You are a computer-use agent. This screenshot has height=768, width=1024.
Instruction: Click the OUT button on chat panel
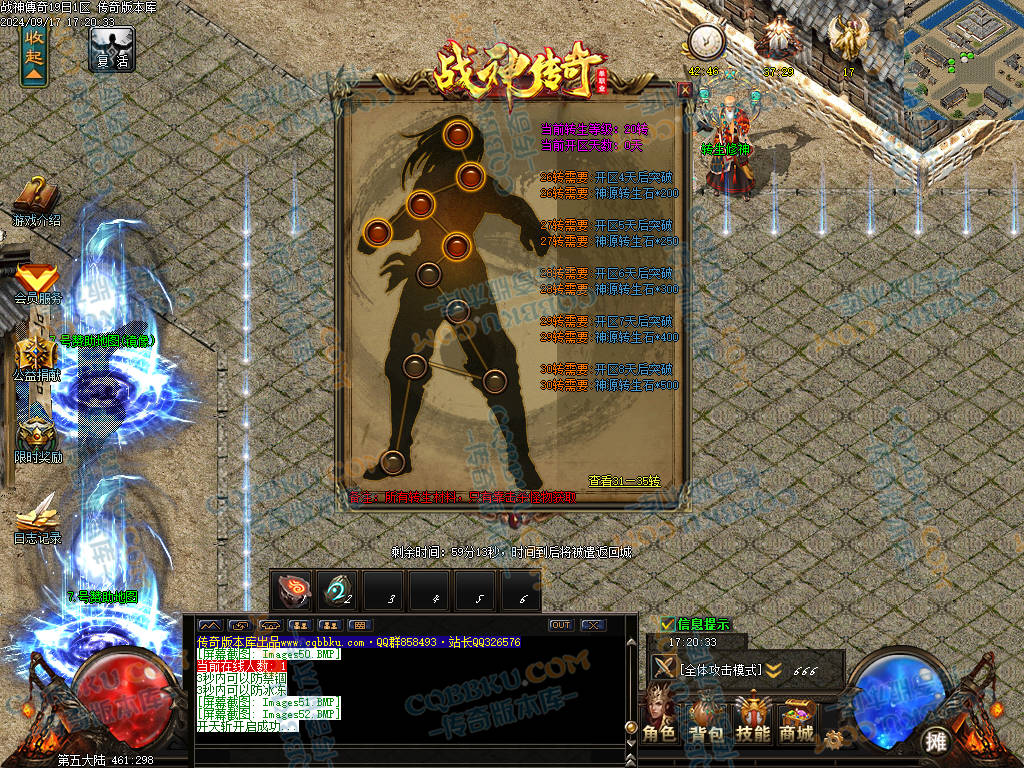coord(561,625)
